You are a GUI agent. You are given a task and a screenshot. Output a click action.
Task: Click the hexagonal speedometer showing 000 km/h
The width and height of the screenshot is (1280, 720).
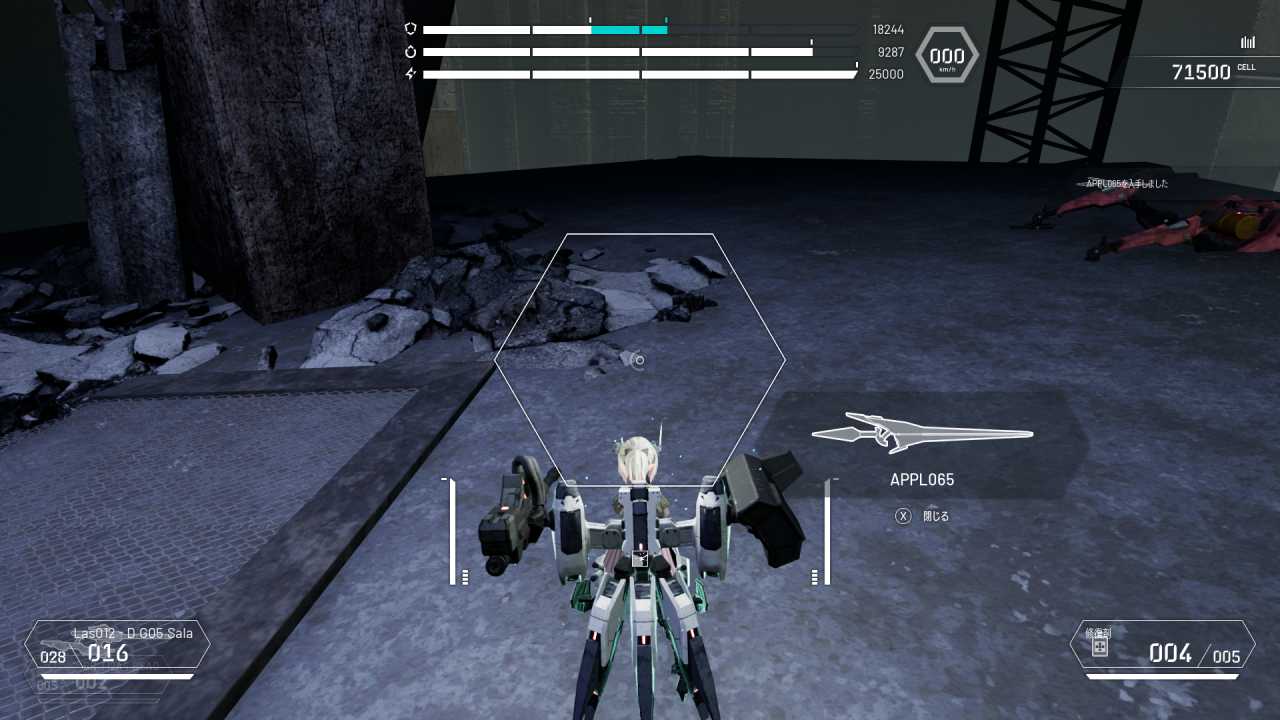[x=946, y=55]
